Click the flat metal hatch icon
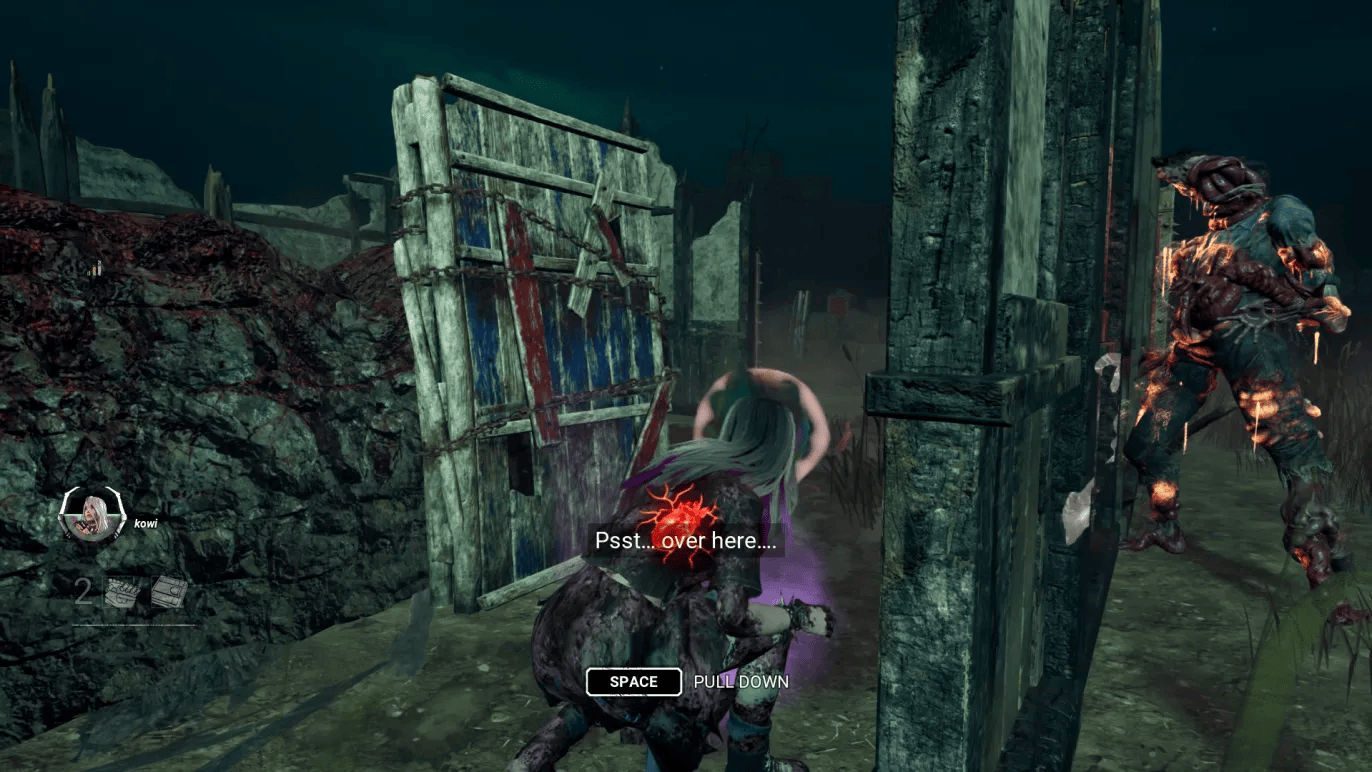Viewport: 1372px width, 772px height. (x=169, y=592)
